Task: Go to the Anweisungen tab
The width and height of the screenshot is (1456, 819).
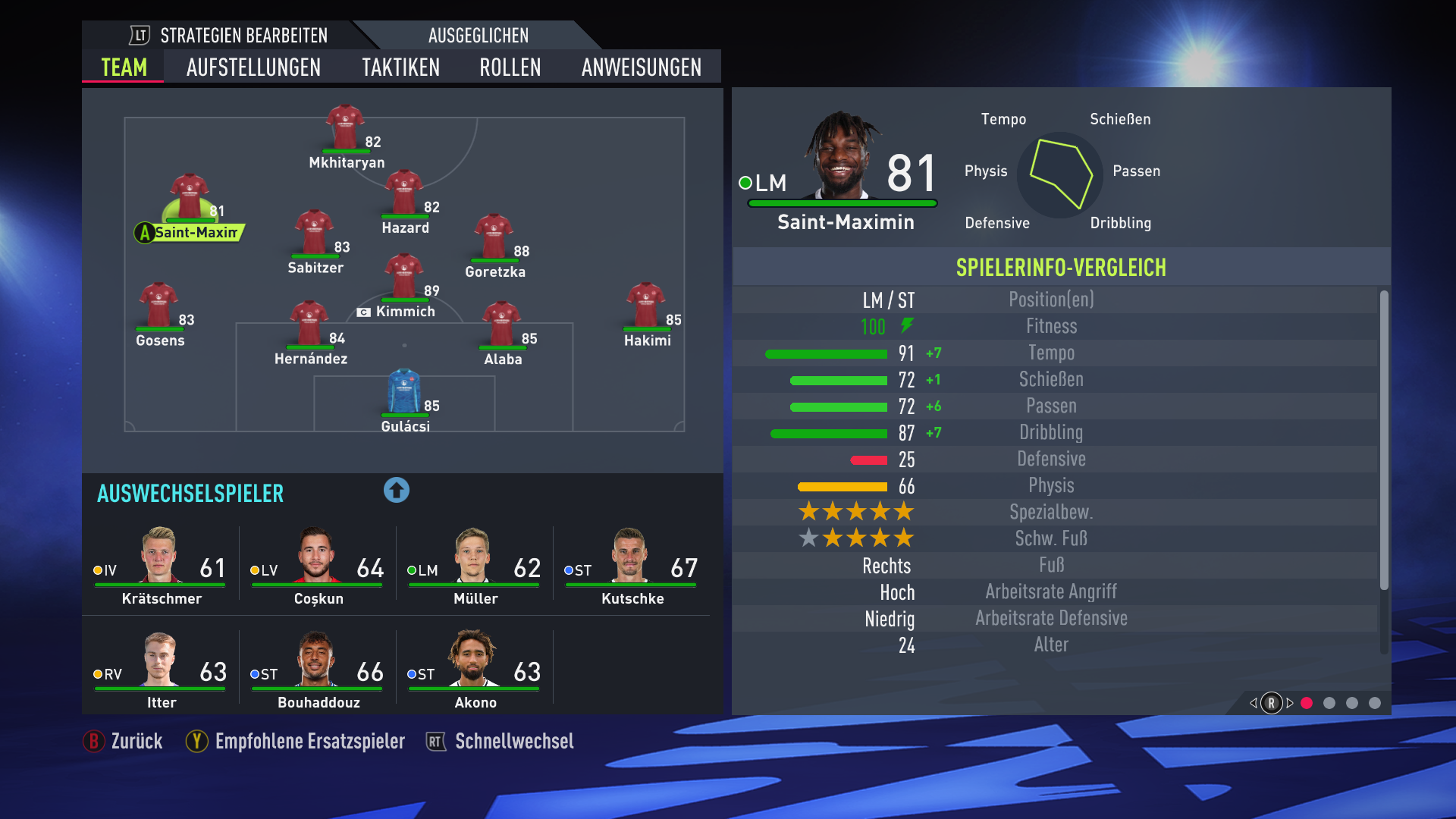Action: (641, 67)
